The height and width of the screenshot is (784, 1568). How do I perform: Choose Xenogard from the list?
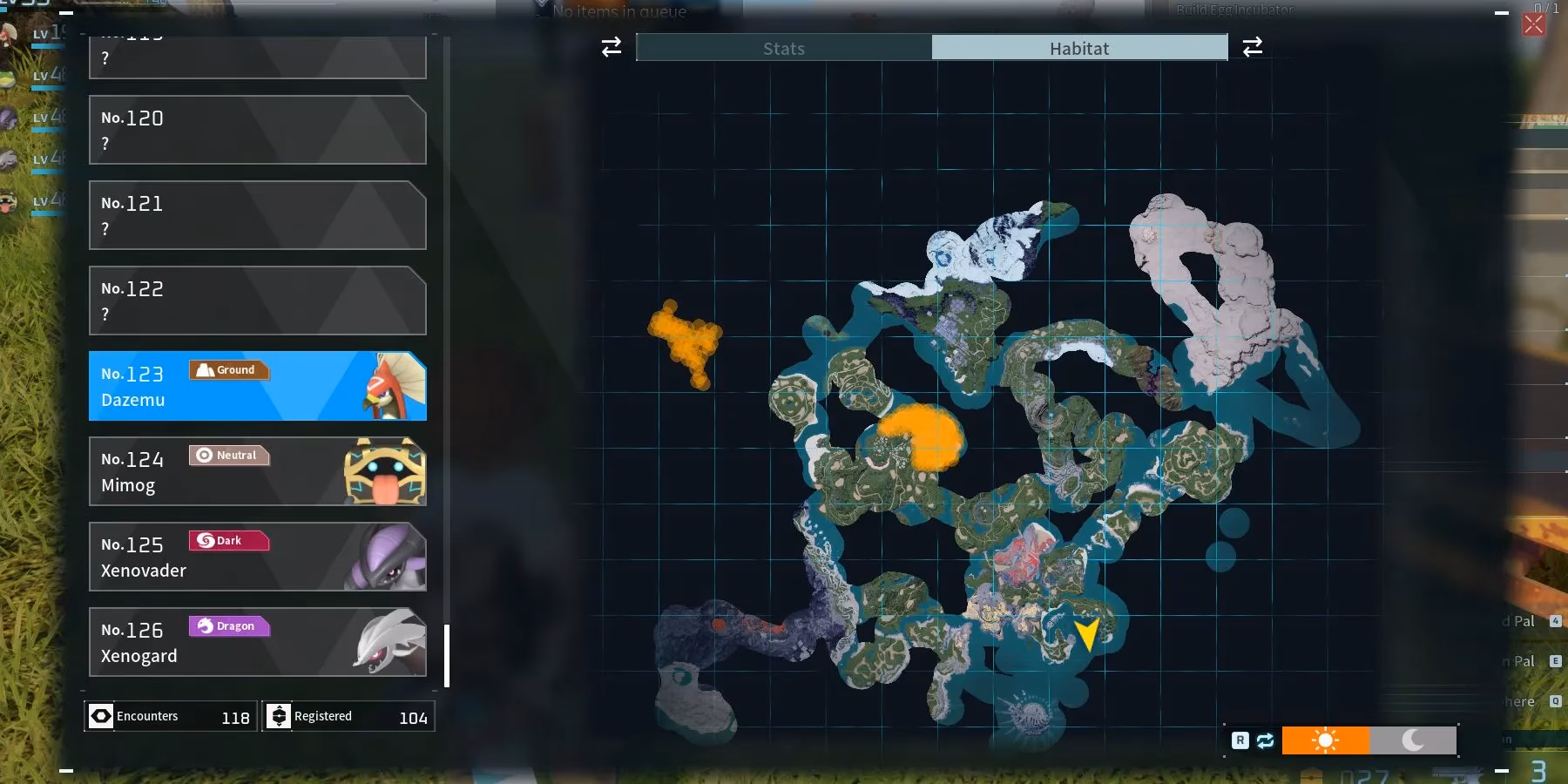coord(257,642)
